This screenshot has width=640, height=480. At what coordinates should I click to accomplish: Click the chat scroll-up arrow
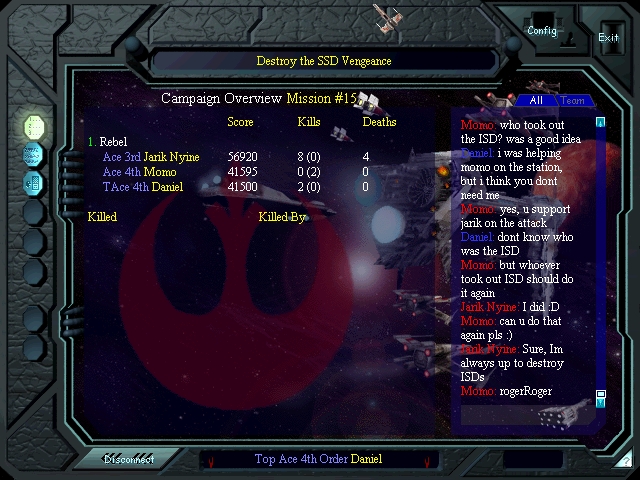601,123
